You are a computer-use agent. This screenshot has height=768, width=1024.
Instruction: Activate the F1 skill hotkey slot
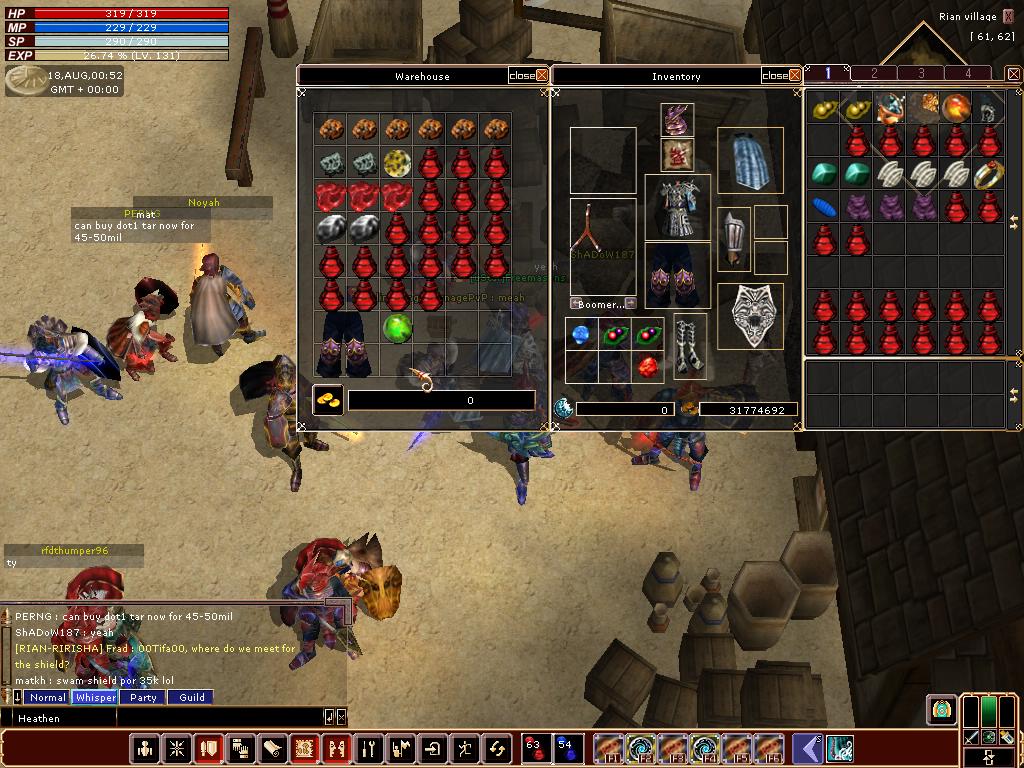click(608, 748)
